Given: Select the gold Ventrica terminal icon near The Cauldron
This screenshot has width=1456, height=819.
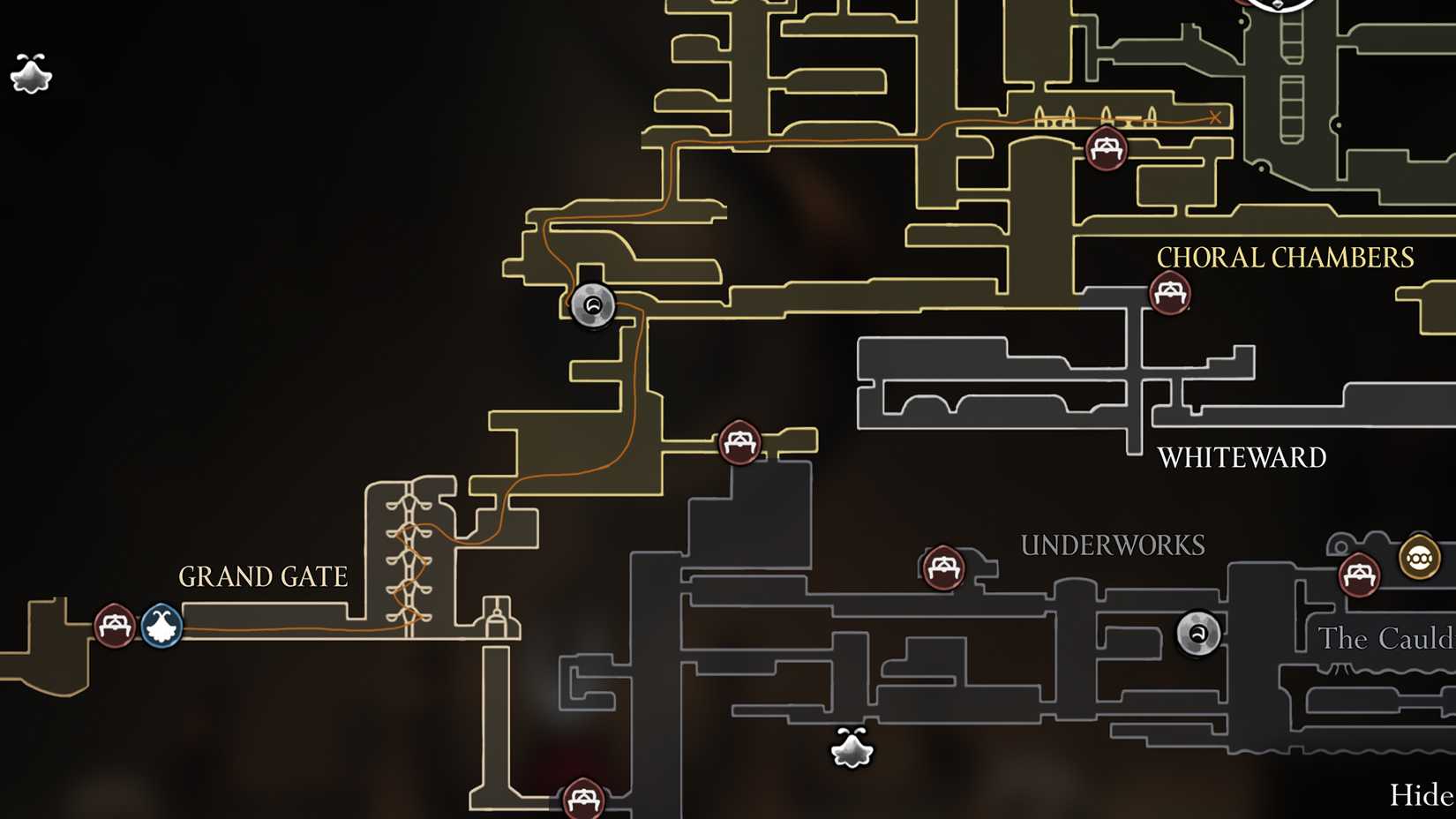Looking at the screenshot, I should [x=1420, y=558].
